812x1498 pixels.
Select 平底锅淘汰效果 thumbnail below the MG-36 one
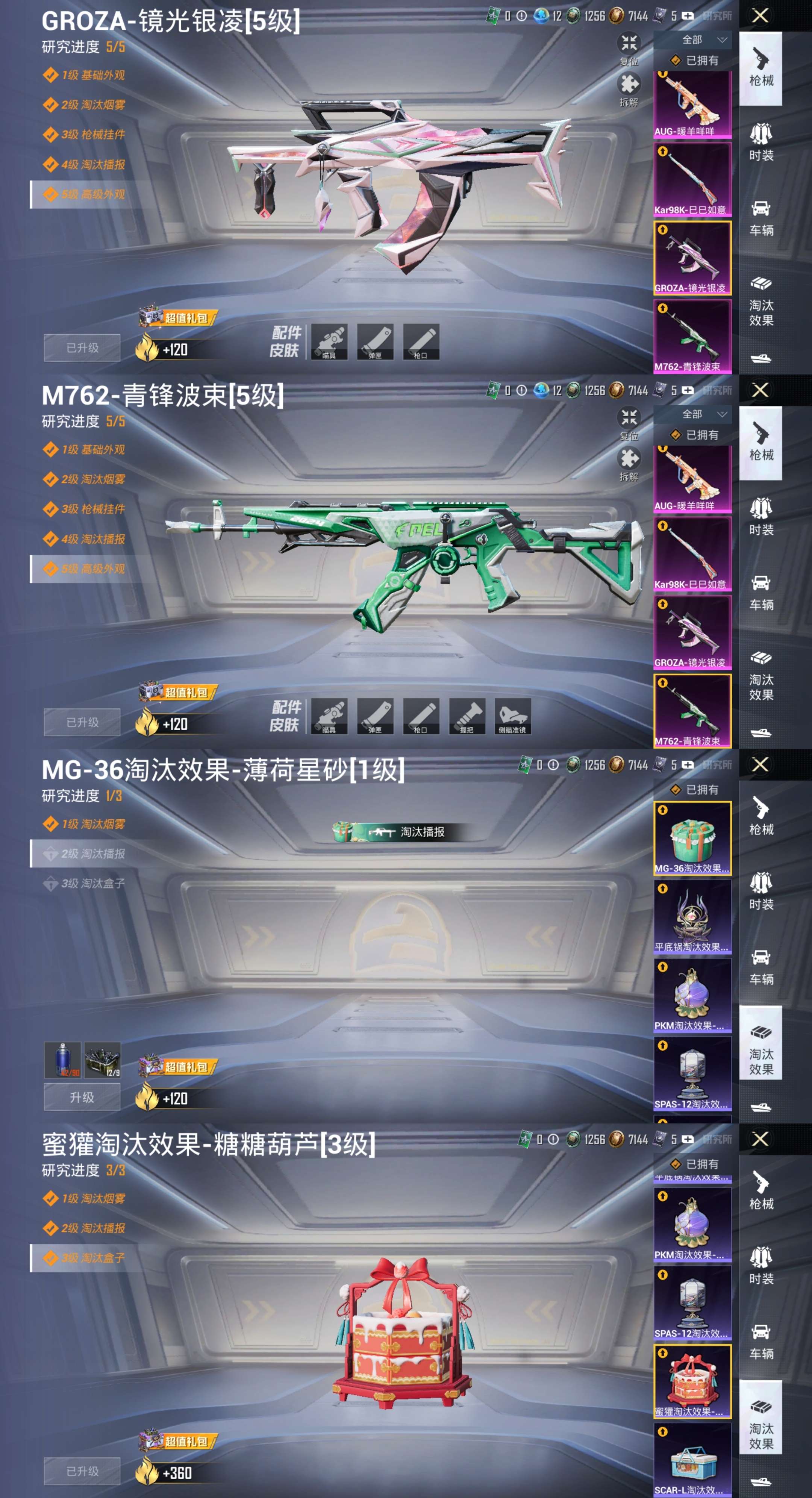click(x=692, y=916)
